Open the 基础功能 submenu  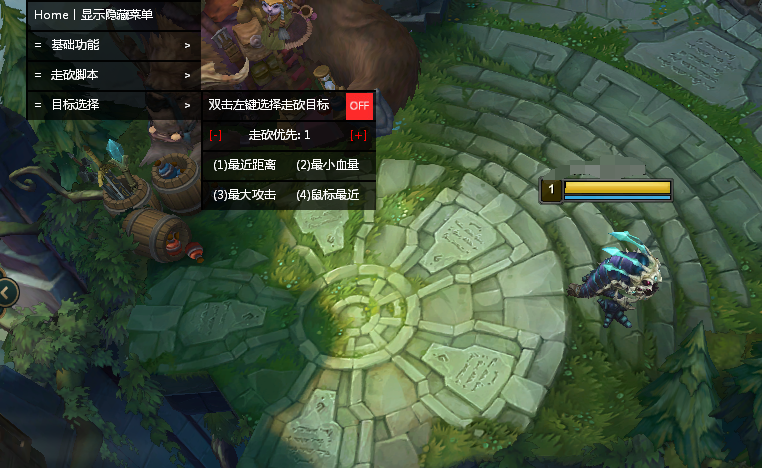[112, 45]
